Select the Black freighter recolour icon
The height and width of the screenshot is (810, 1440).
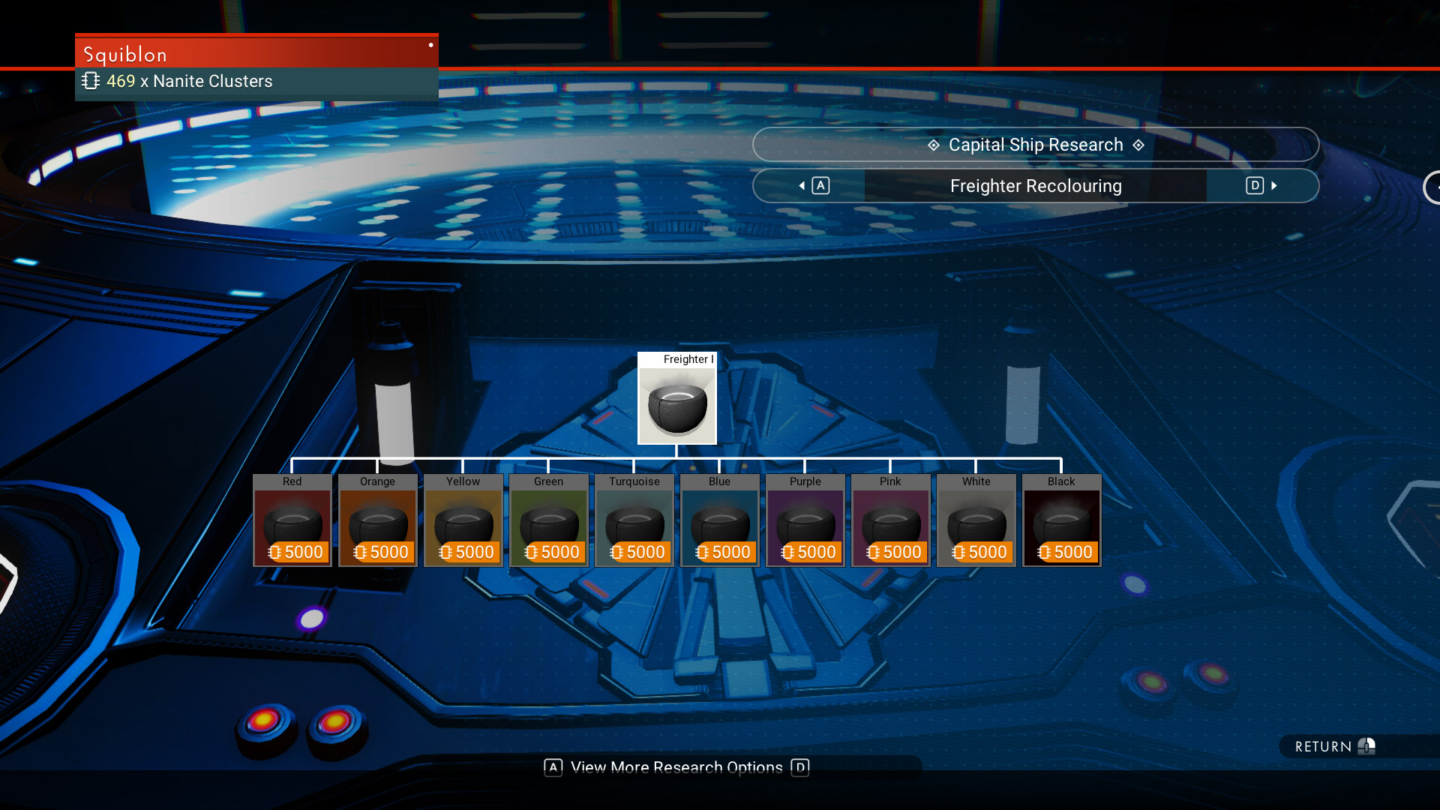pyautogui.click(x=1061, y=518)
